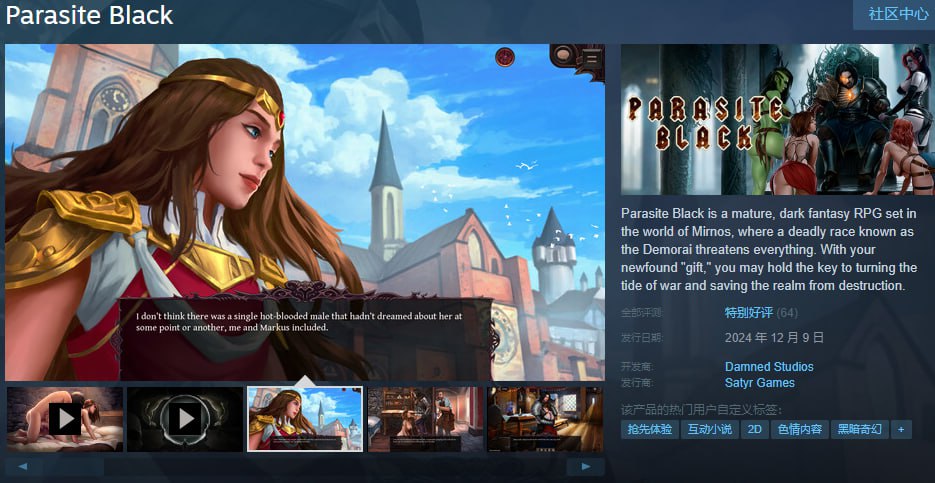Screen dimensions: 935x483
Task: Open the hamburger menu in the game's corner
Action: click(591, 58)
